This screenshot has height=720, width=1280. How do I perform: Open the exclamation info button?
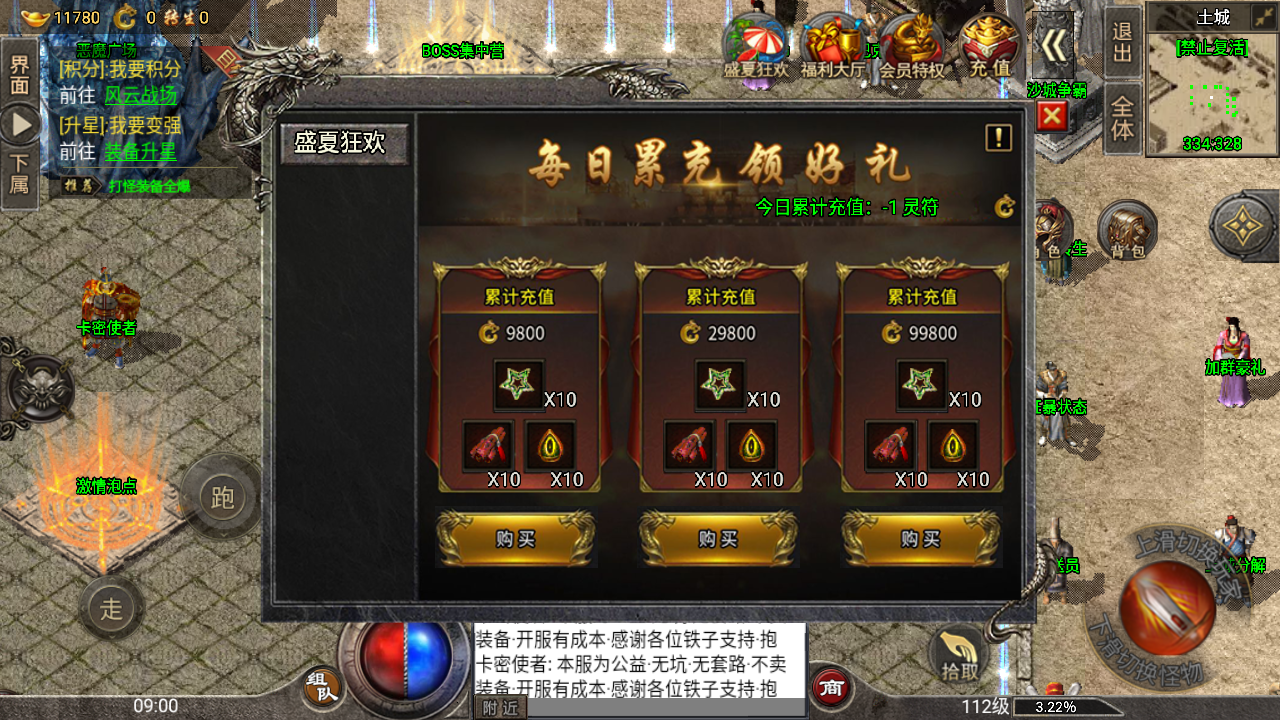point(998,138)
